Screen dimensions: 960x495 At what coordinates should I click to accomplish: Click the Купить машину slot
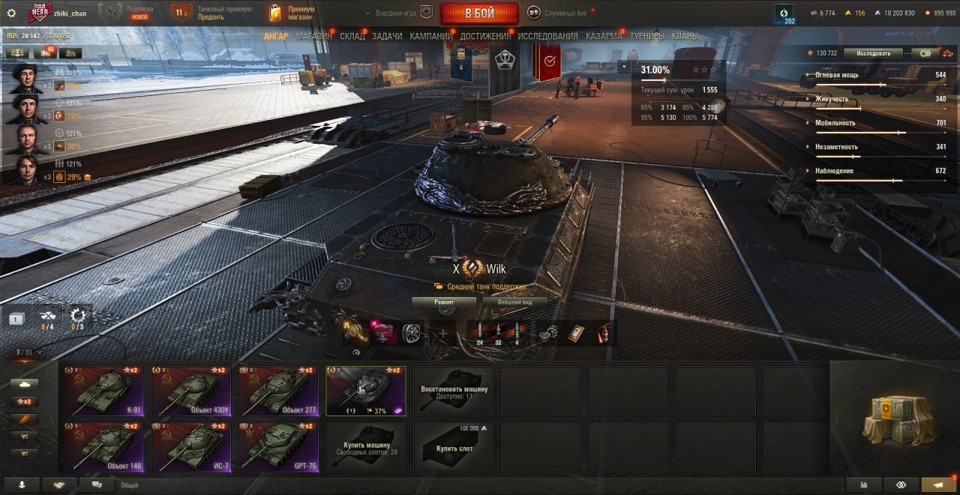[365, 446]
